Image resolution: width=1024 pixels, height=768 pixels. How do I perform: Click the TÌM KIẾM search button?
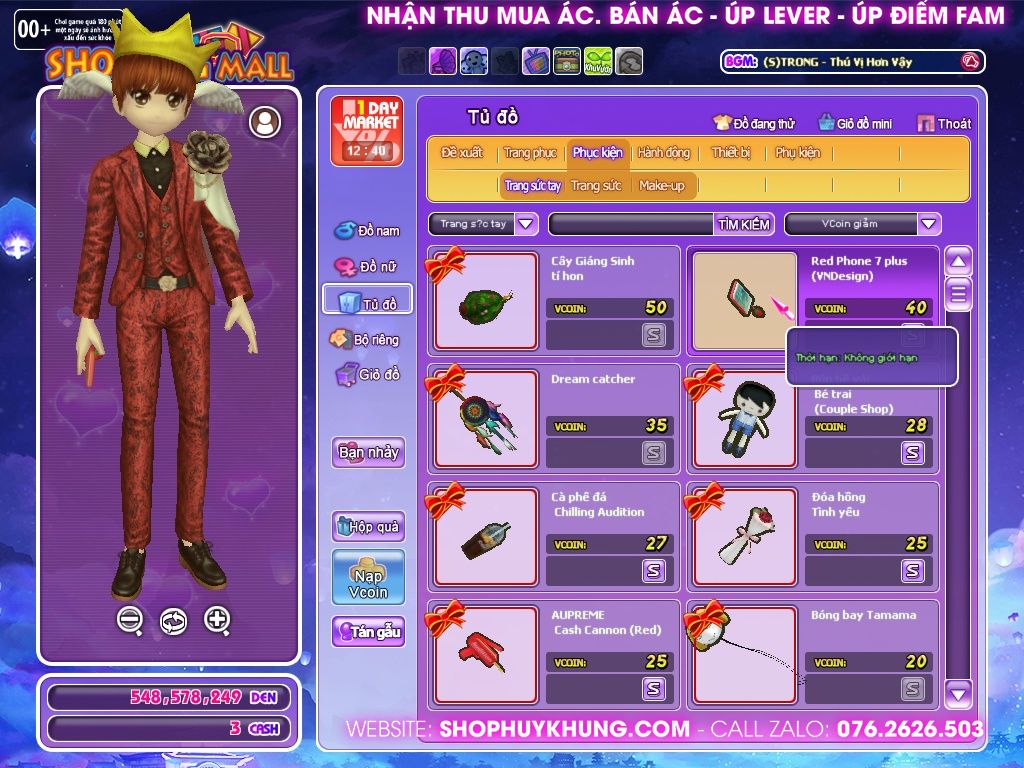coord(744,224)
